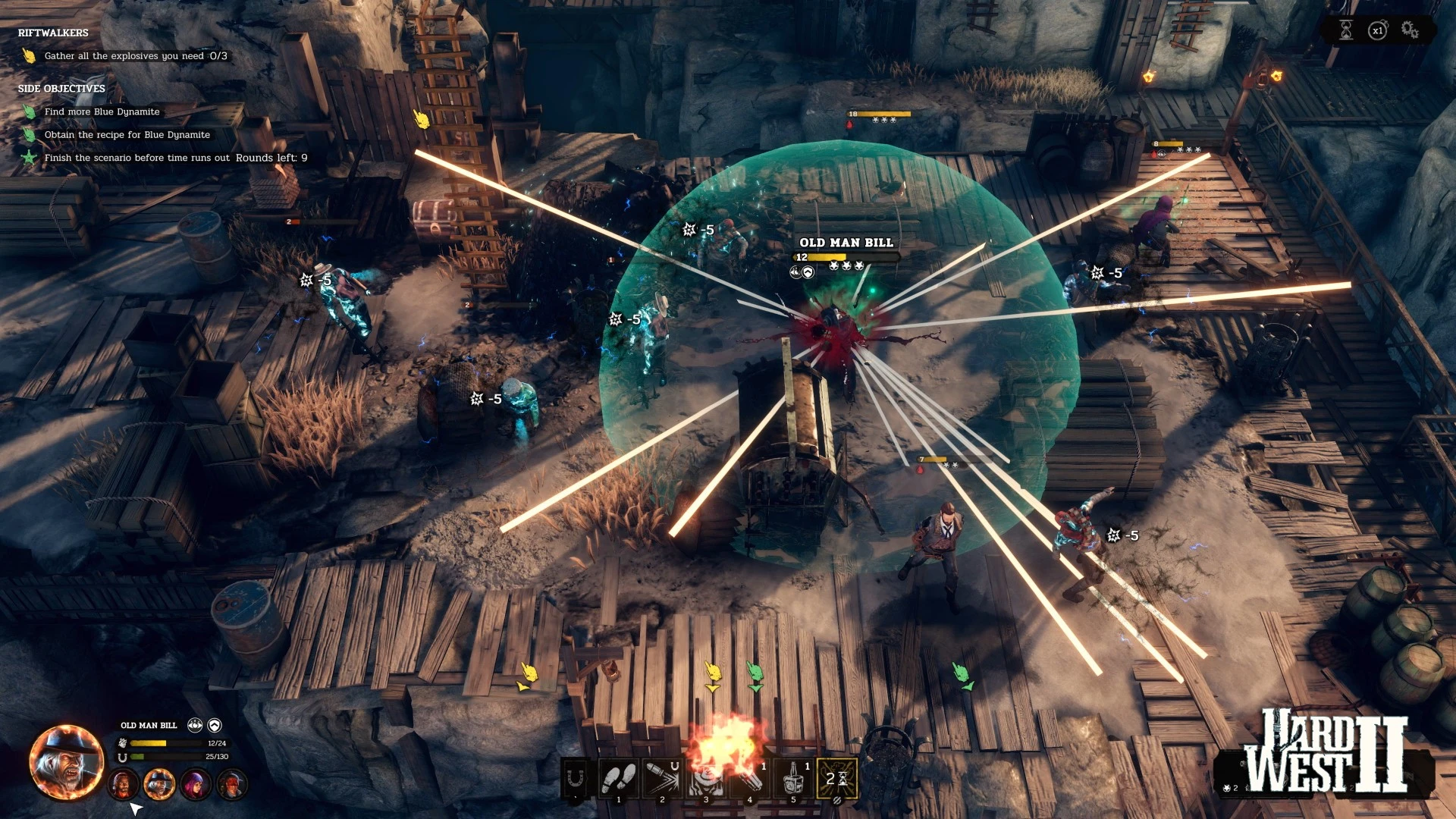Viewport: 1456px width, 819px height.
Task: Click Old Man Bill's large flaming portrait
Action: click(x=66, y=762)
